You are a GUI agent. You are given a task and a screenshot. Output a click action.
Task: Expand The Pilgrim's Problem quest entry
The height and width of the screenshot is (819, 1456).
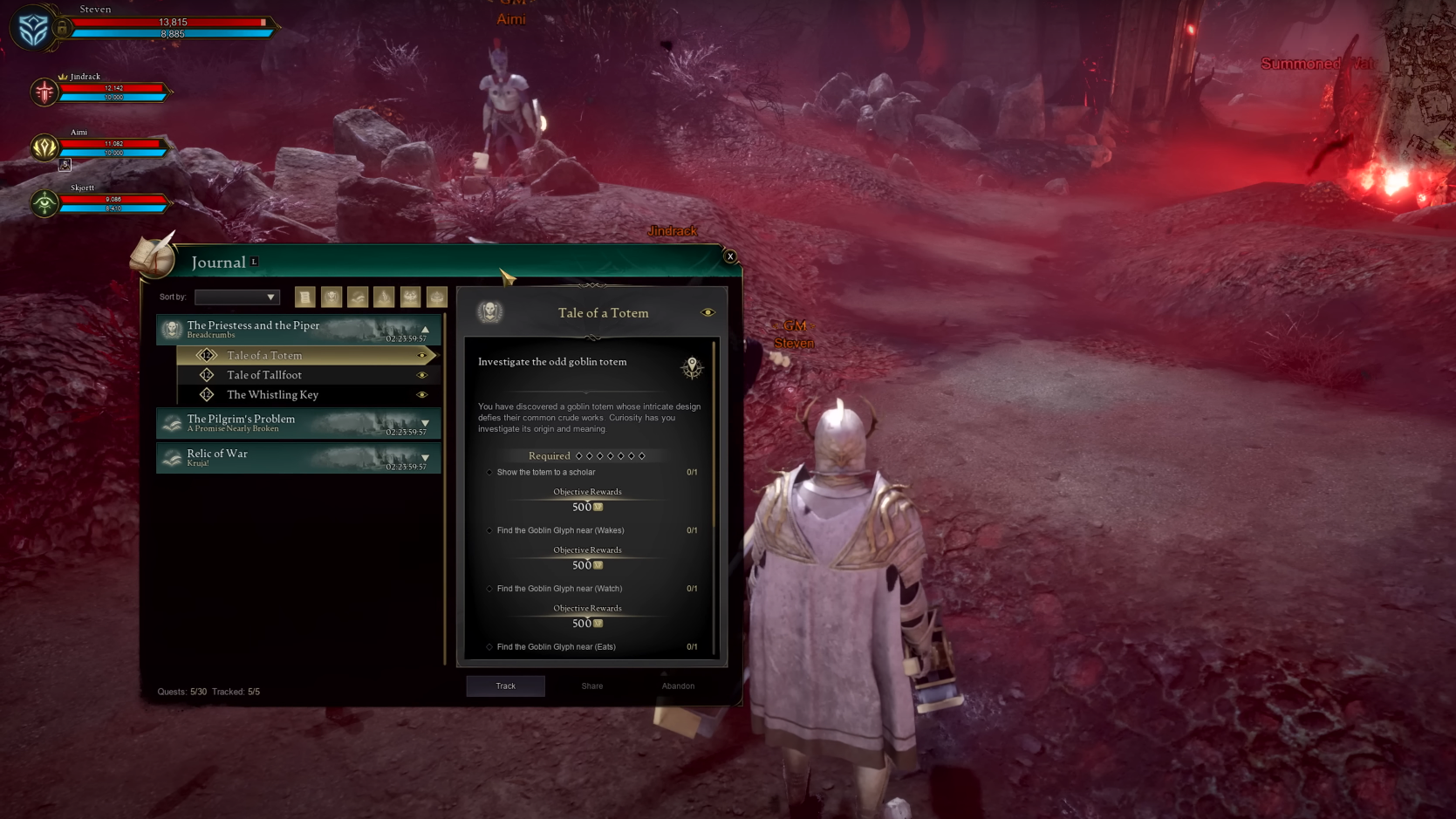[425, 423]
